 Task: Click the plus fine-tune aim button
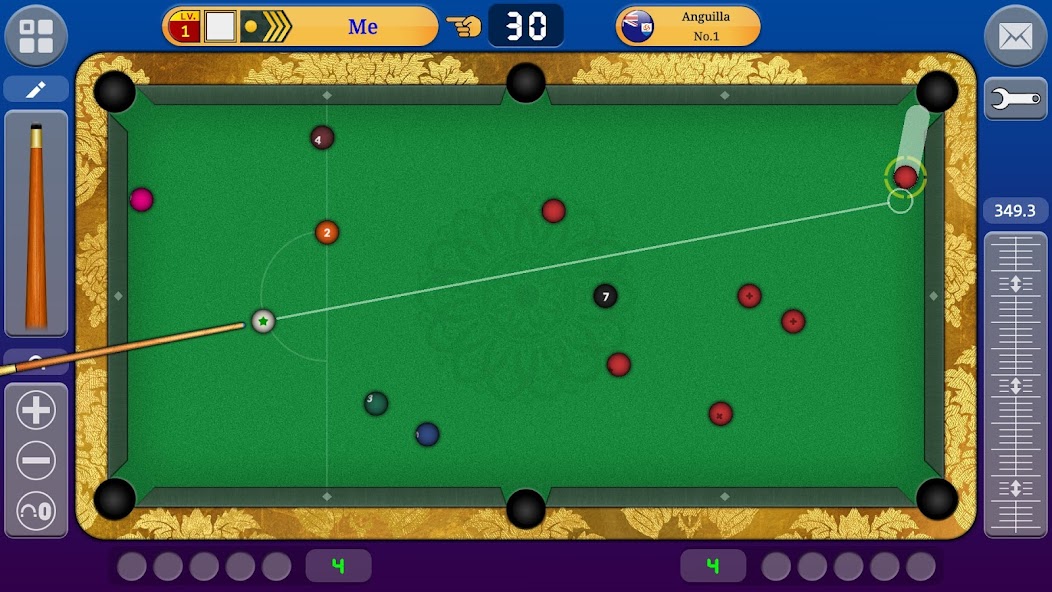click(x=36, y=410)
